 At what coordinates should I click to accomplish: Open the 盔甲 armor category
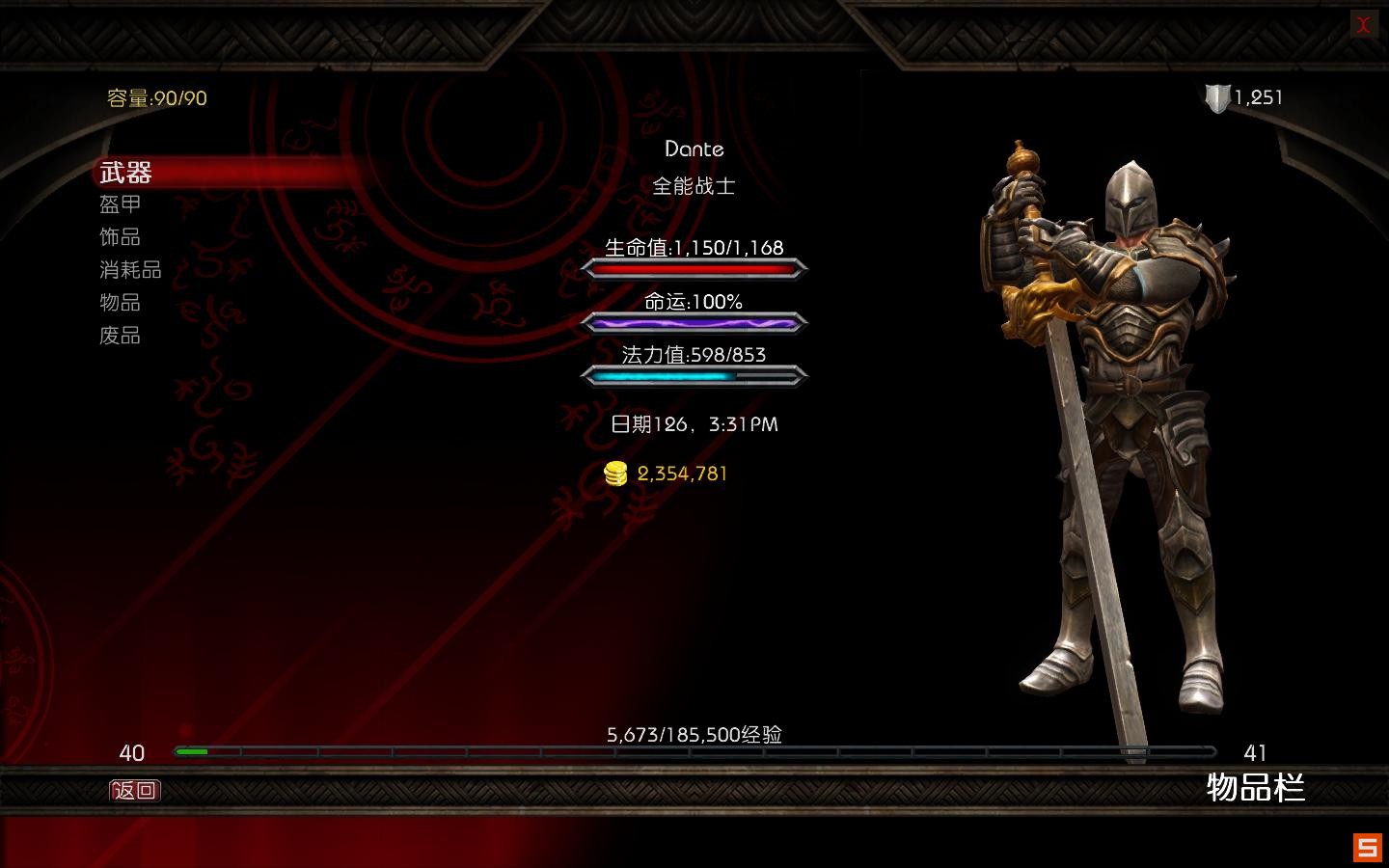tap(121, 204)
